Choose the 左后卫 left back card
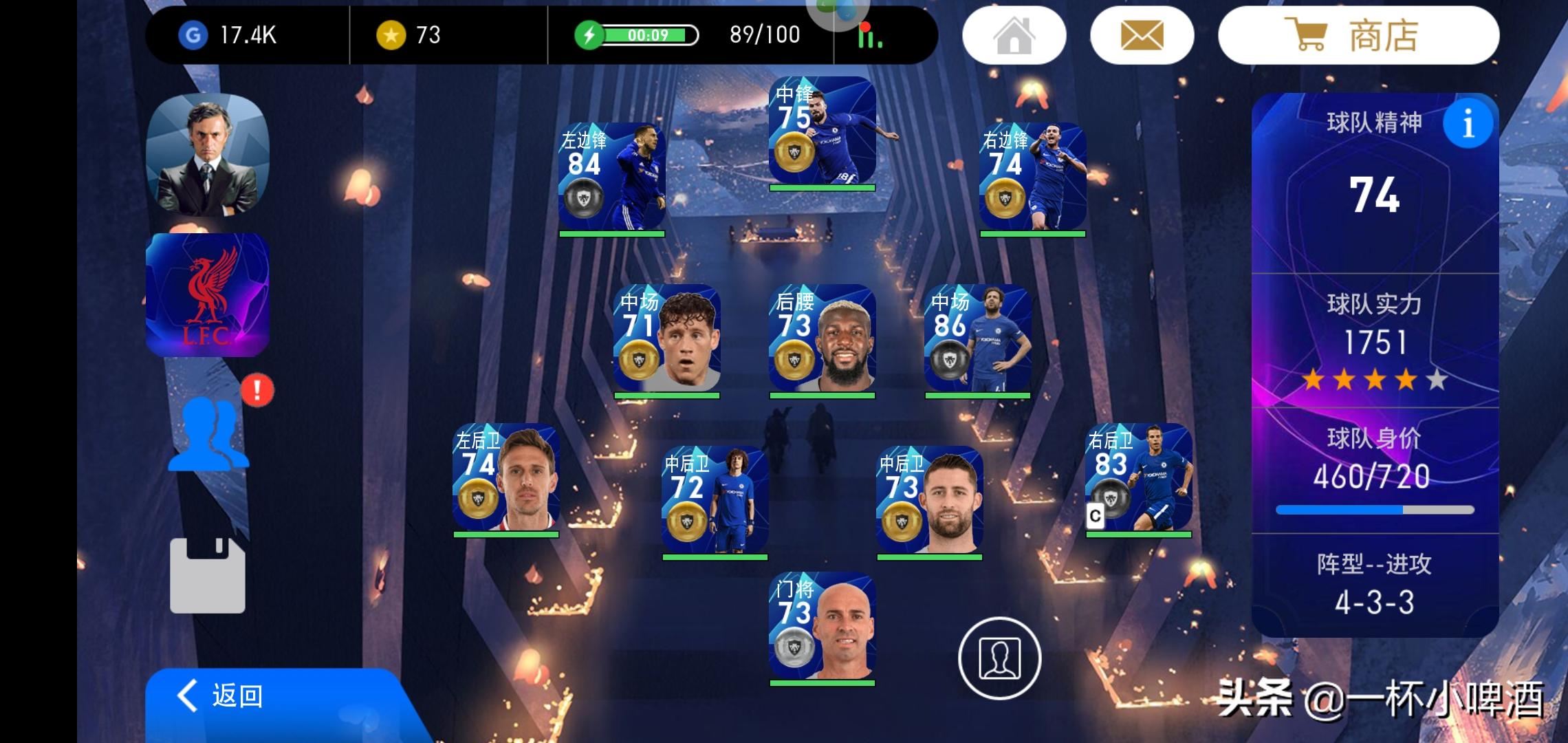1568x743 pixels. click(x=505, y=479)
